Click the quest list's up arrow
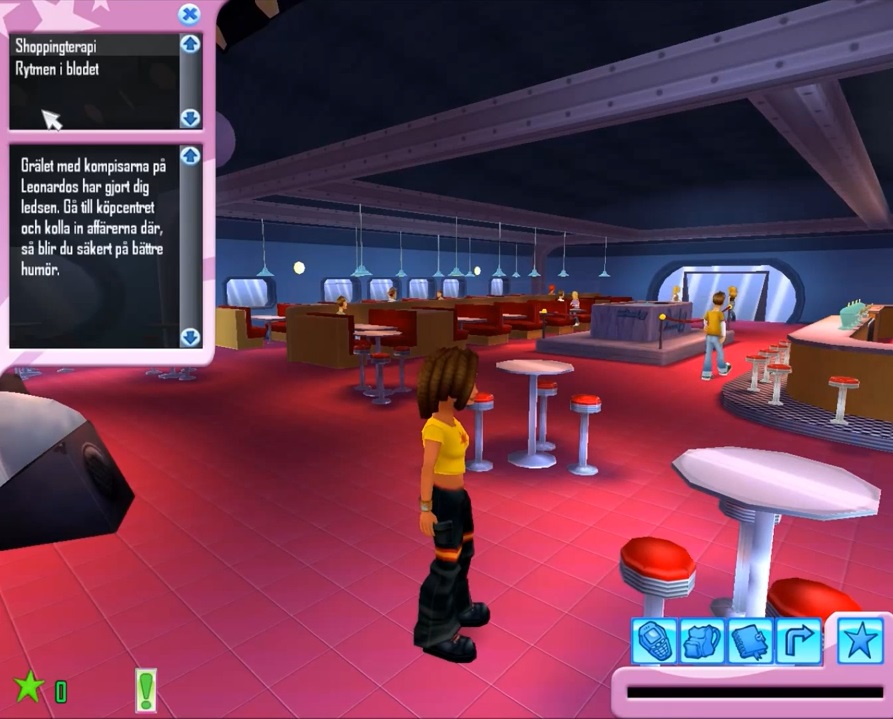This screenshot has height=719, width=893. pyautogui.click(x=190, y=44)
